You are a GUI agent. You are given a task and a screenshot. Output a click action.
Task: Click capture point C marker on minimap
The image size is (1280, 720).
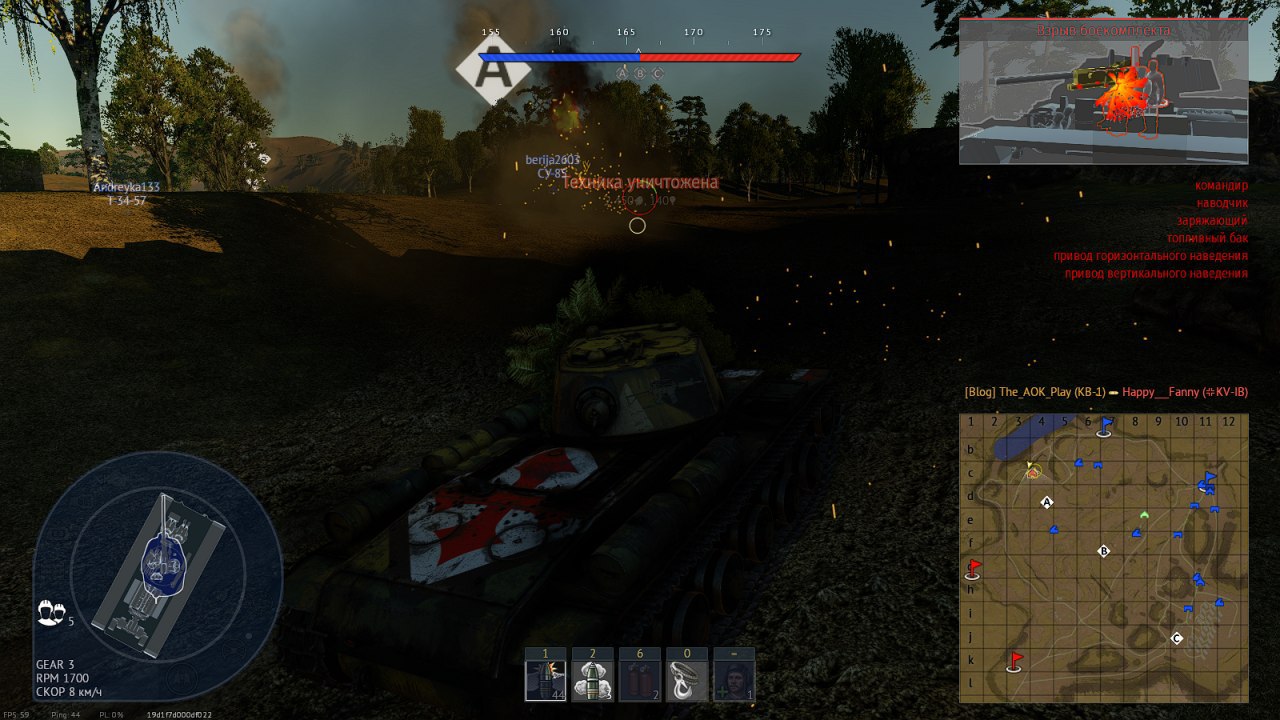click(1176, 638)
